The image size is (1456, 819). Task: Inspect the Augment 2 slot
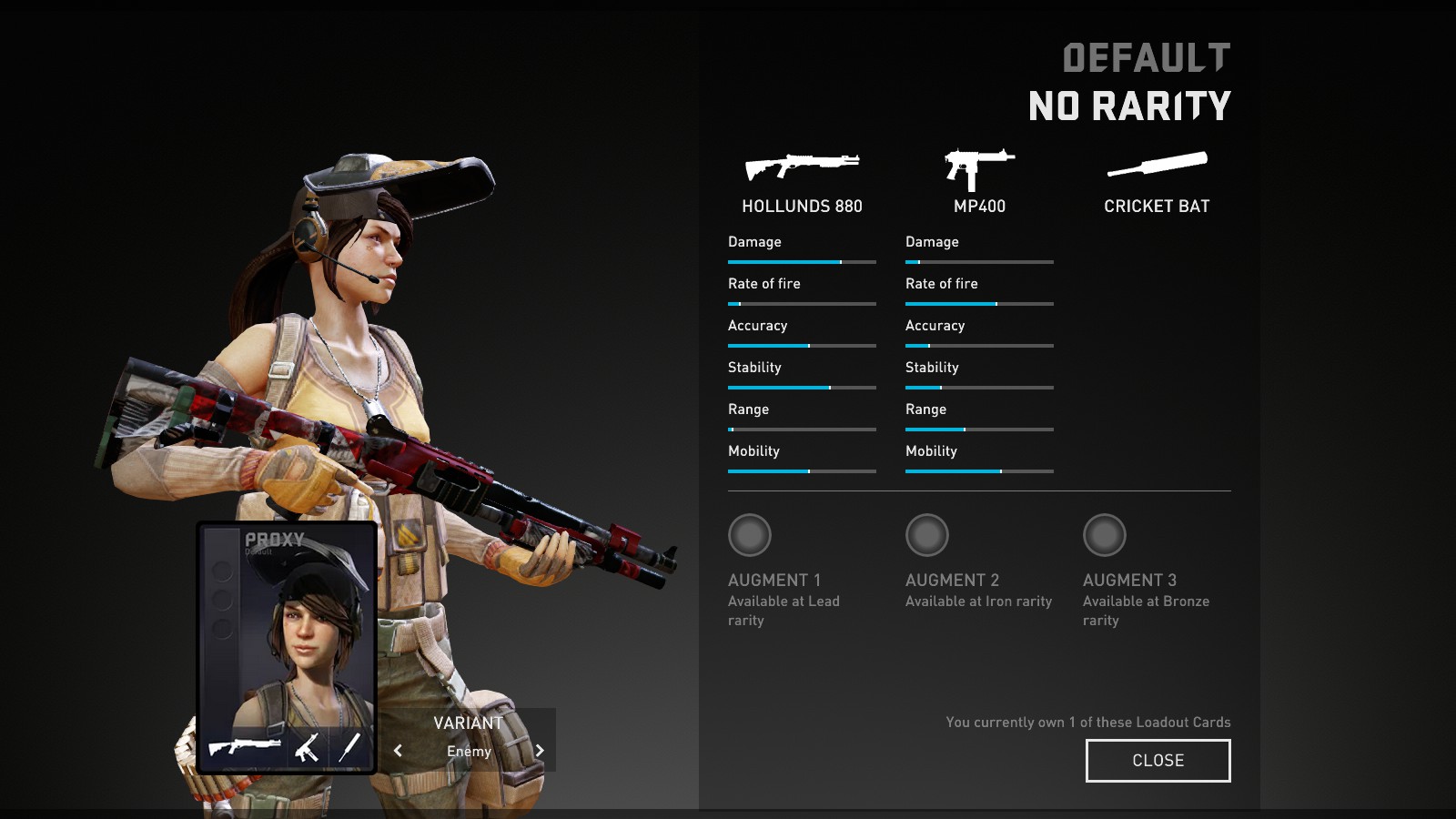point(927,535)
